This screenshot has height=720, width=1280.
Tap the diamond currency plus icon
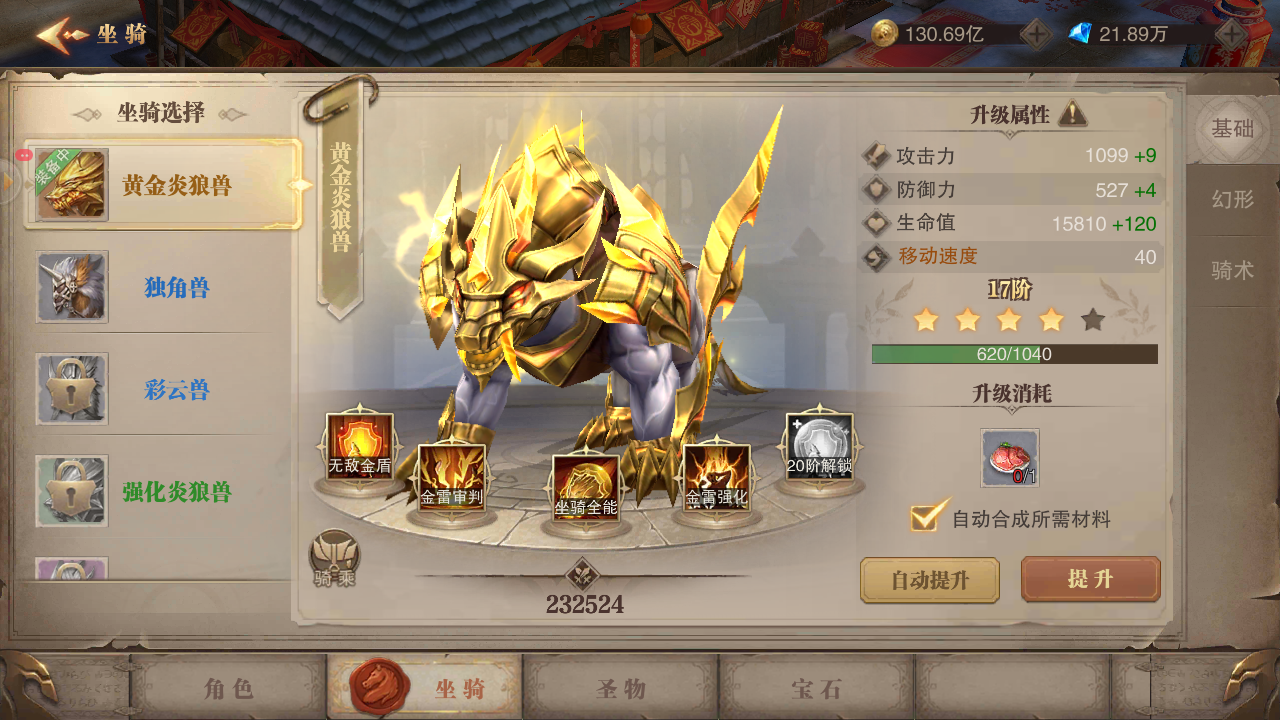1232,31
